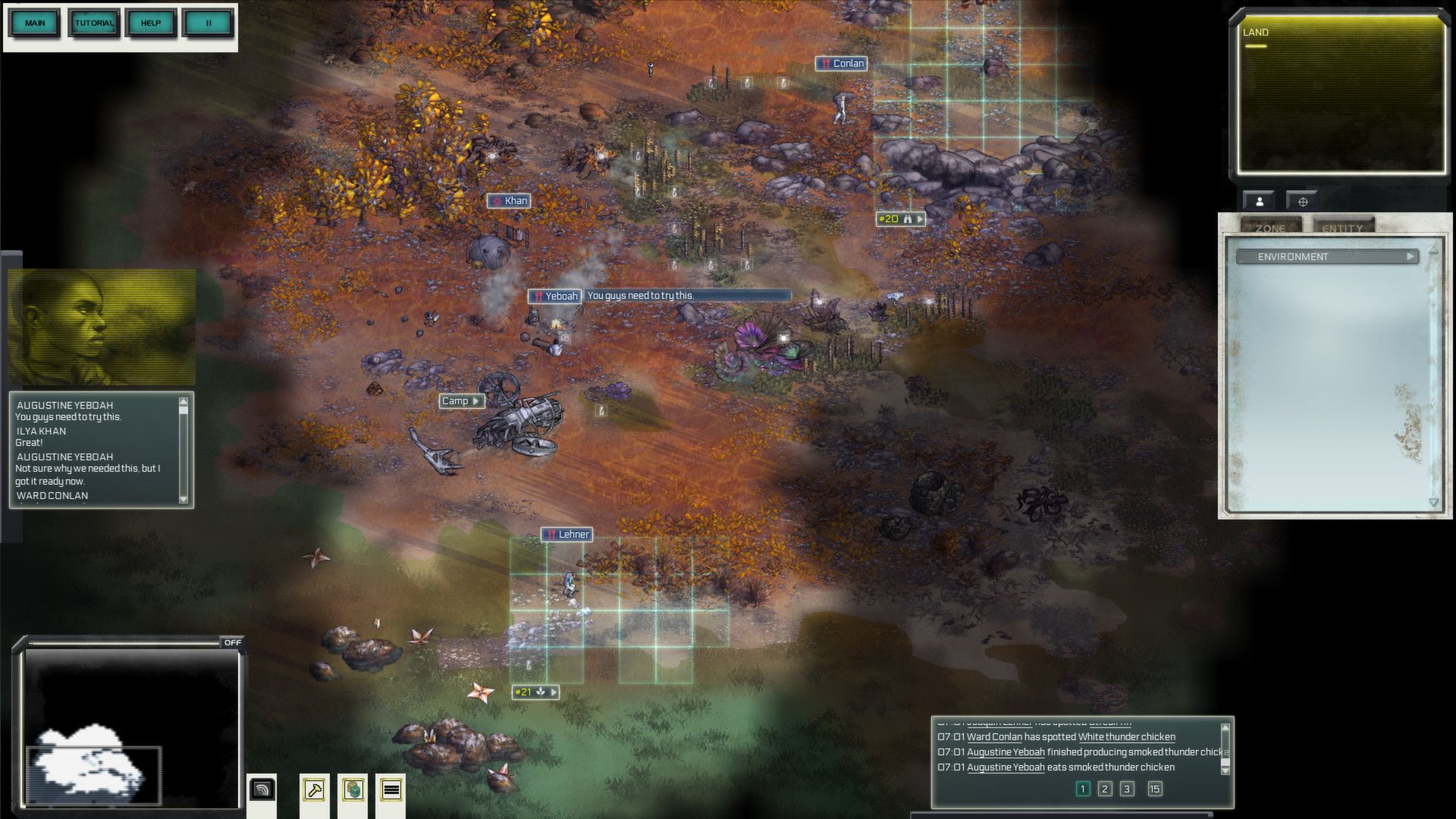
Task: Toggle the minimap OFF button
Action: [232, 642]
